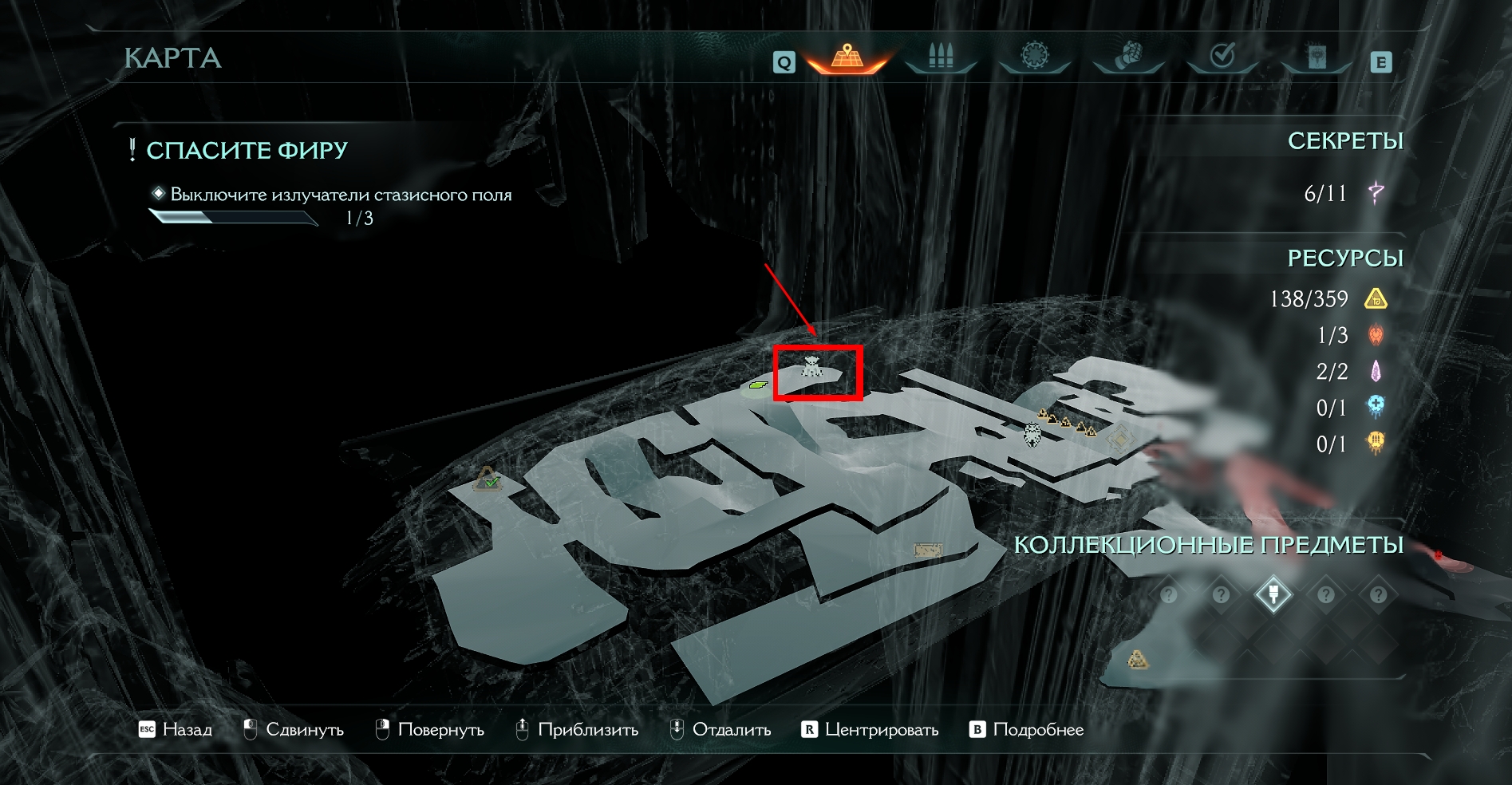Select the completed triangle marker with green checkmark
This screenshot has width=1512, height=785.
488,479
